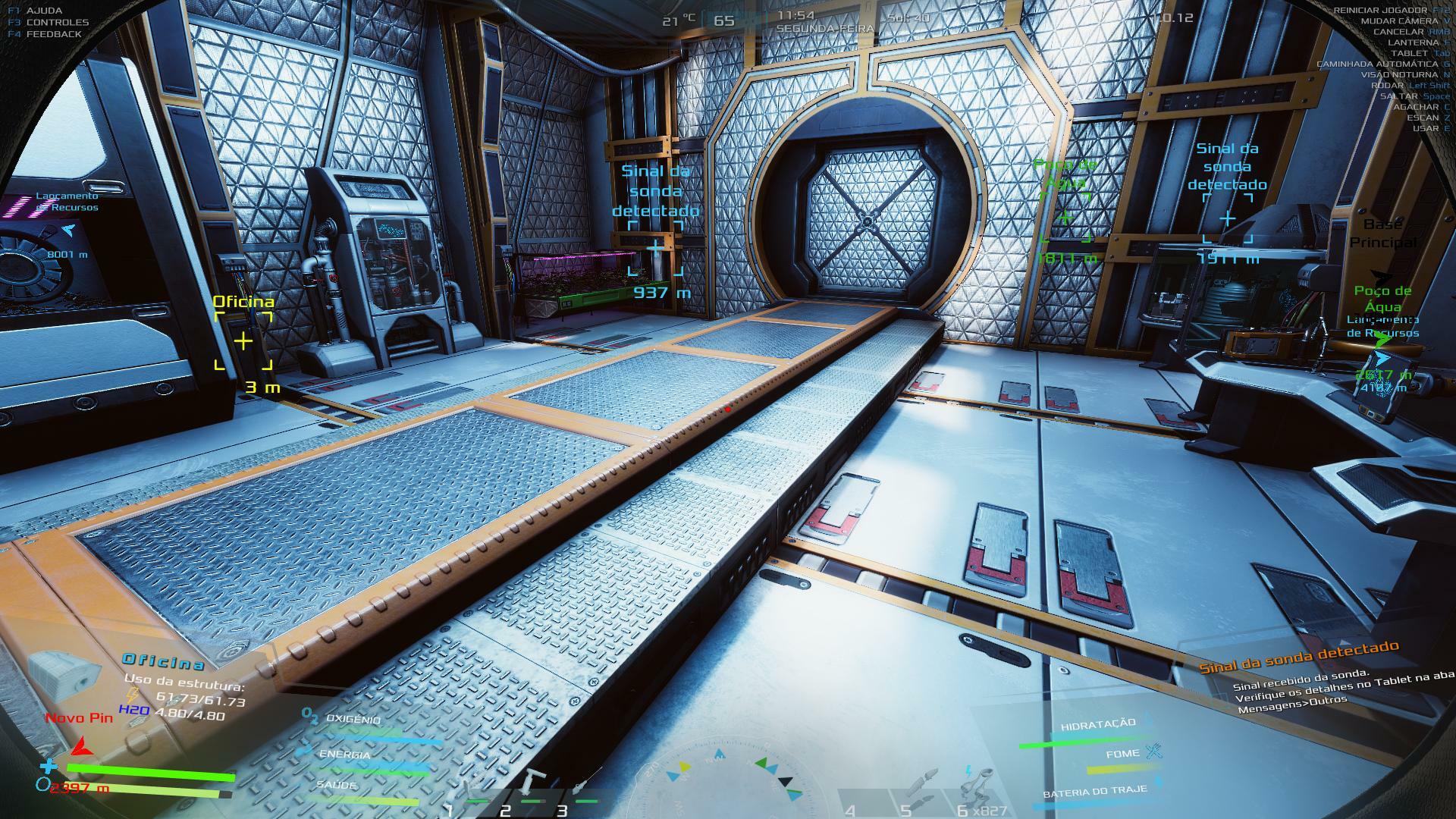
Task: Click the 1911 m probe signal marker
Action: click(1227, 219)
